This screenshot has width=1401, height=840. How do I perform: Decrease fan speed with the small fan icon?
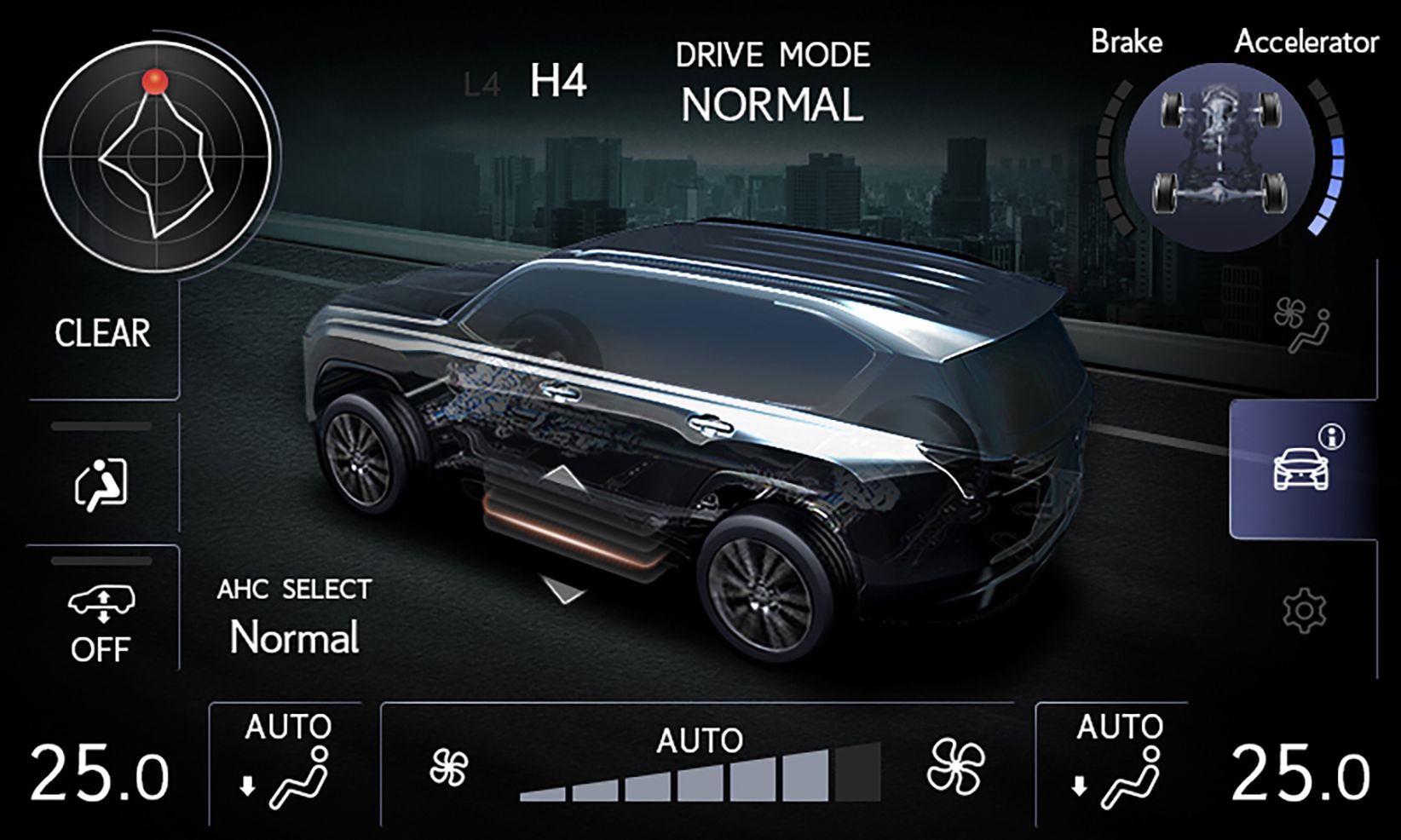click(449, 767)
